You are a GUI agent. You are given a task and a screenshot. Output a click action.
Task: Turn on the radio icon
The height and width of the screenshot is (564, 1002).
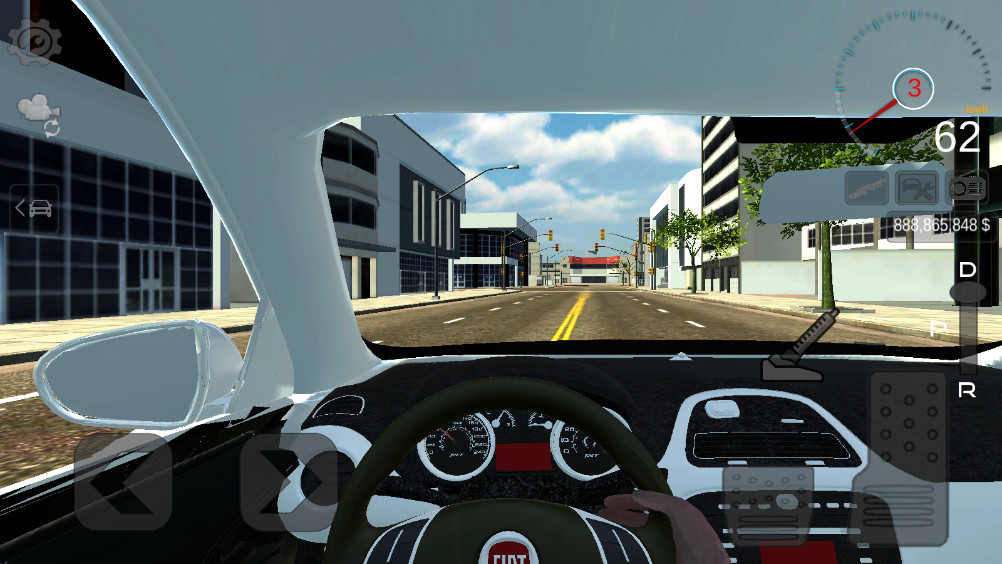(966, 187)
